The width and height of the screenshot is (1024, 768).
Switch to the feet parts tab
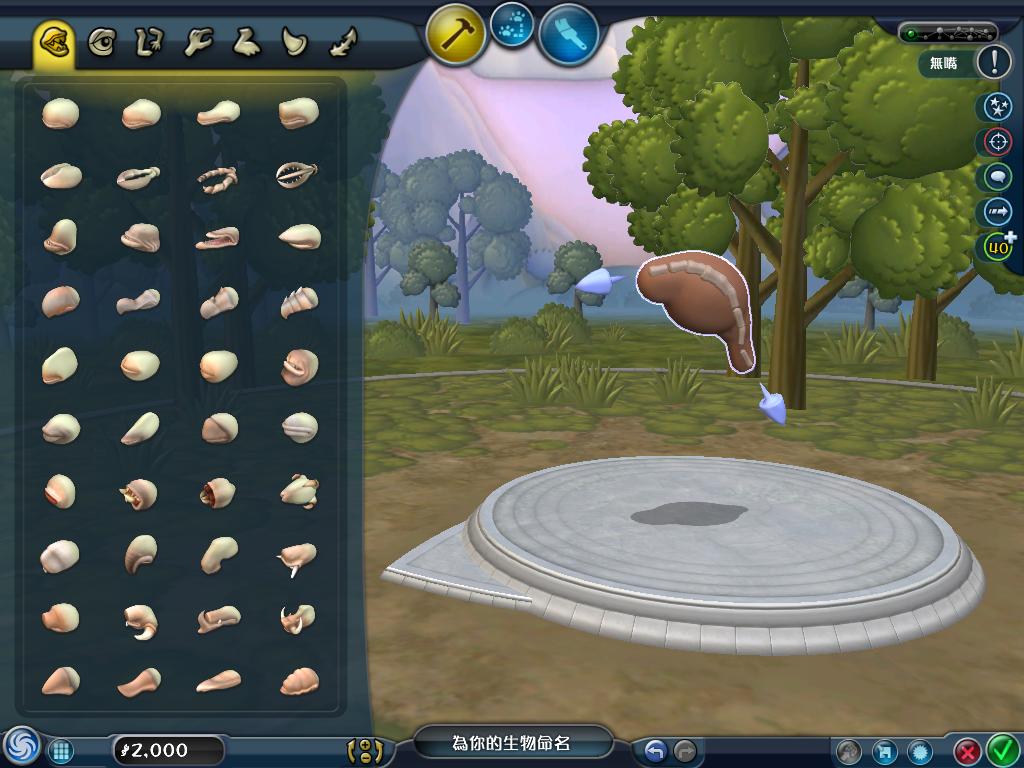pos(246,43)
